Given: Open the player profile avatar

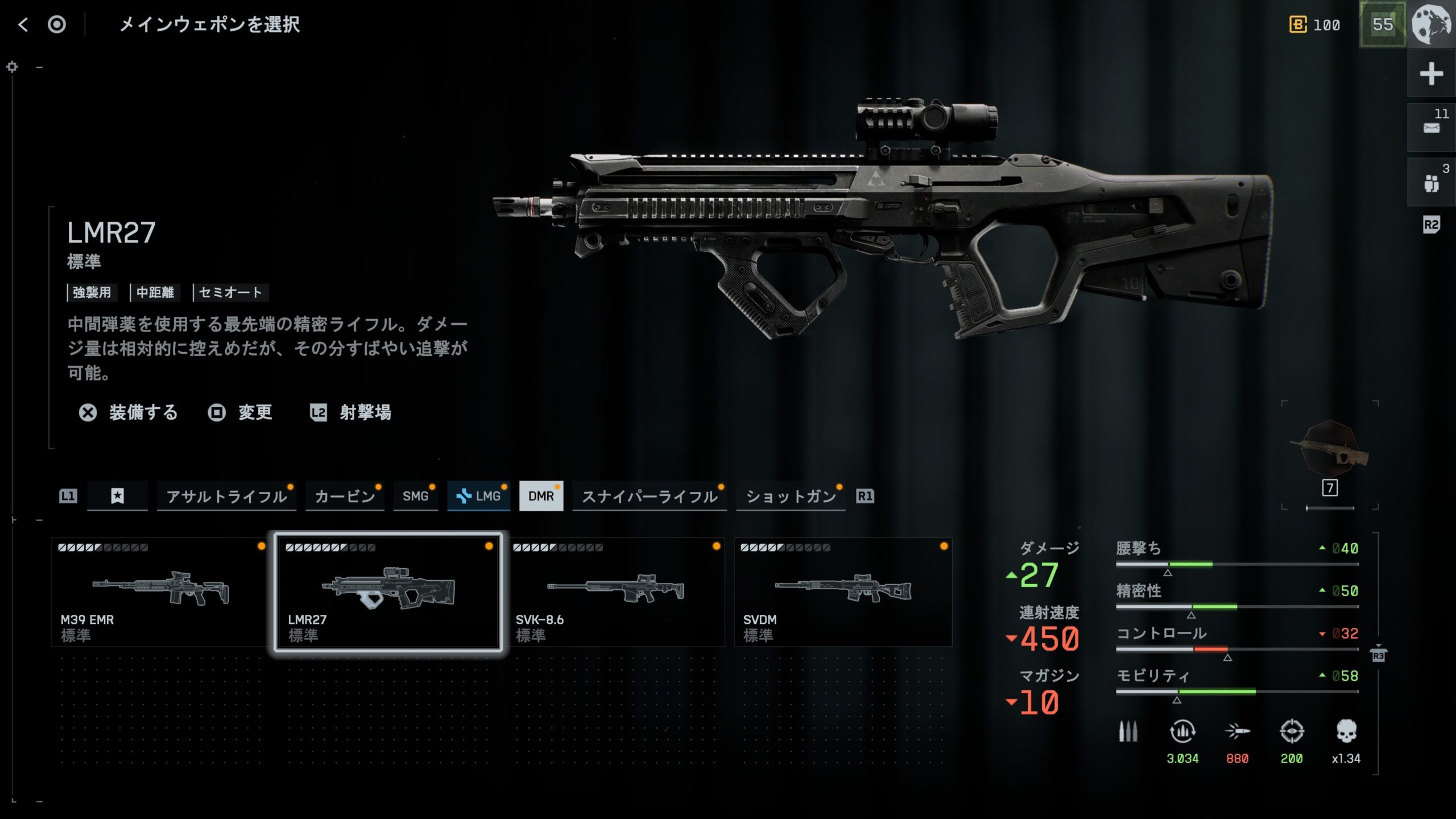Looking at the screenshot, I should tap(1432, 24).
